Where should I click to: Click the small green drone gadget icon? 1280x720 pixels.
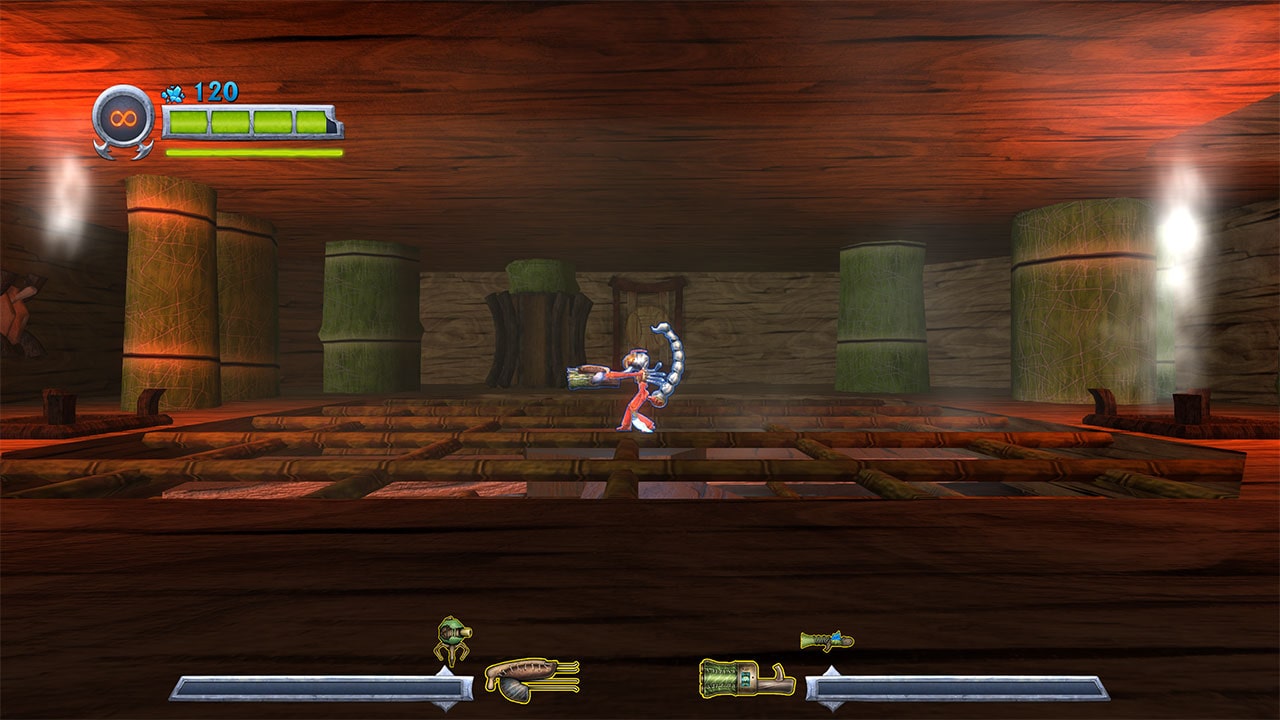click(x=449, y=637)
